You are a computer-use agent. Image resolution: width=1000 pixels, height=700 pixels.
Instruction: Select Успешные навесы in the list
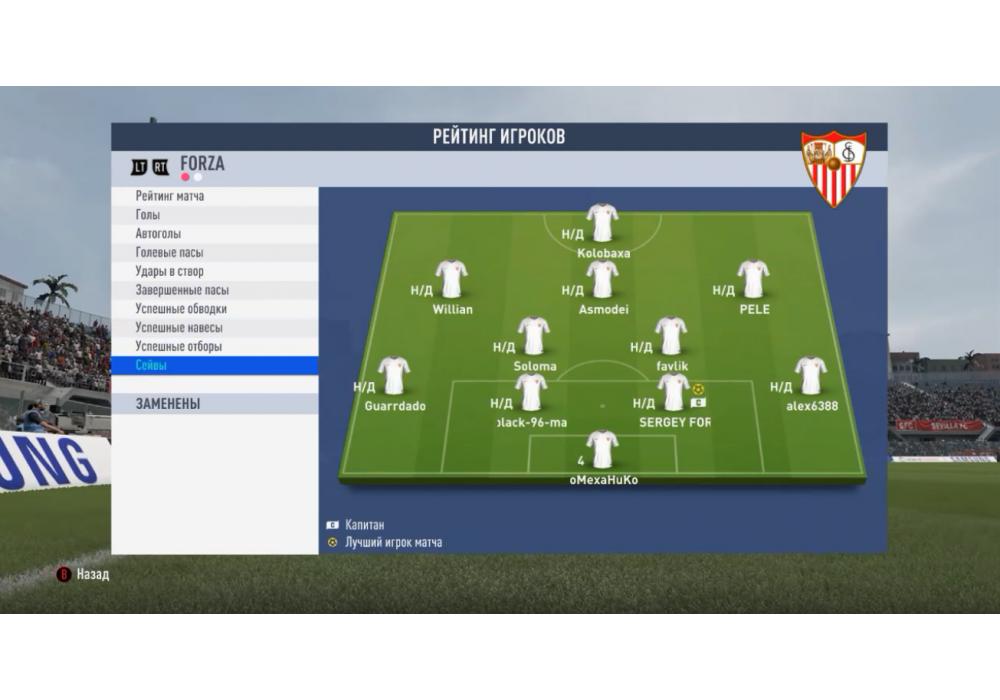pos(179,328)
